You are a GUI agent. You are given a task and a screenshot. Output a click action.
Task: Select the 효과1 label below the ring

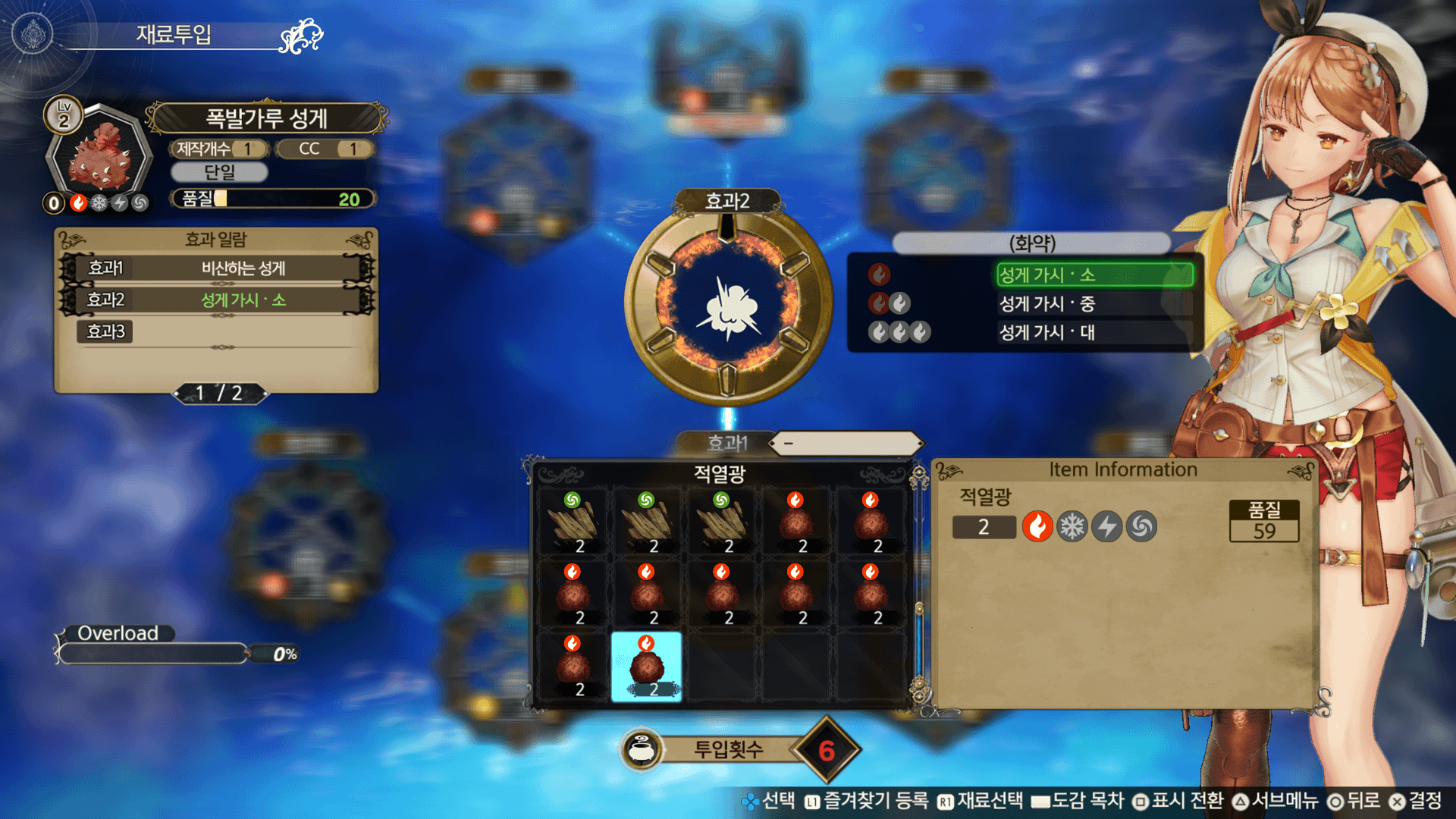click(x=726, y=443)
